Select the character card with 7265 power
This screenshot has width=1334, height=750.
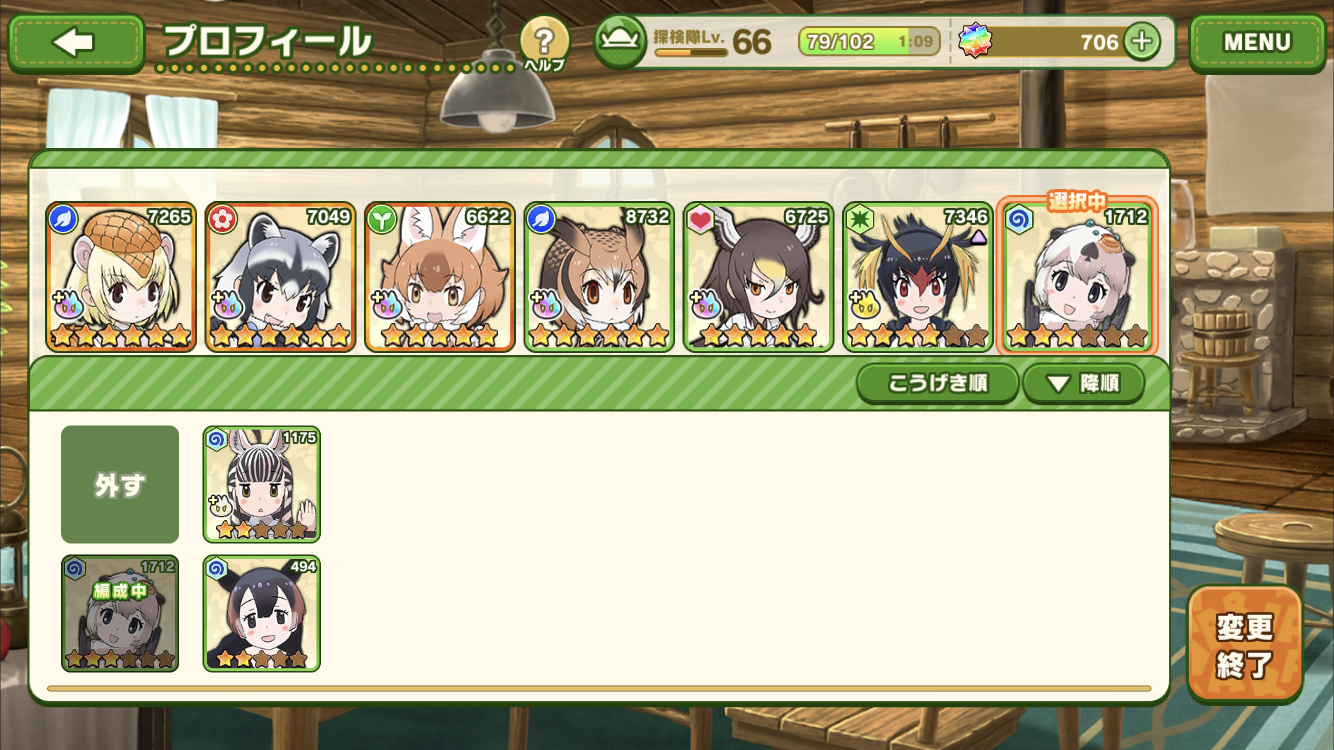120,277
